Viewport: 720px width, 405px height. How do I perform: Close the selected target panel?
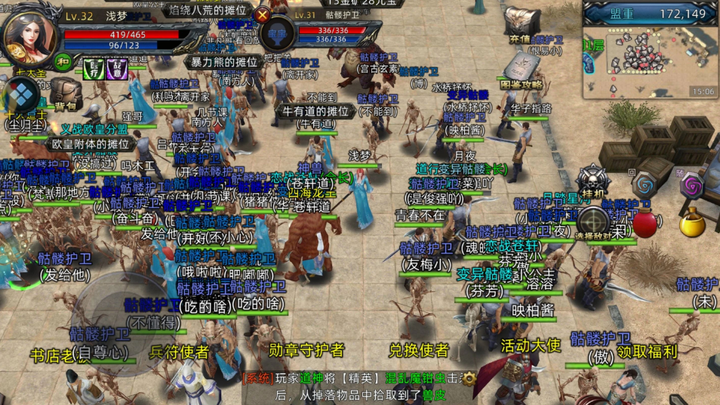263,15
